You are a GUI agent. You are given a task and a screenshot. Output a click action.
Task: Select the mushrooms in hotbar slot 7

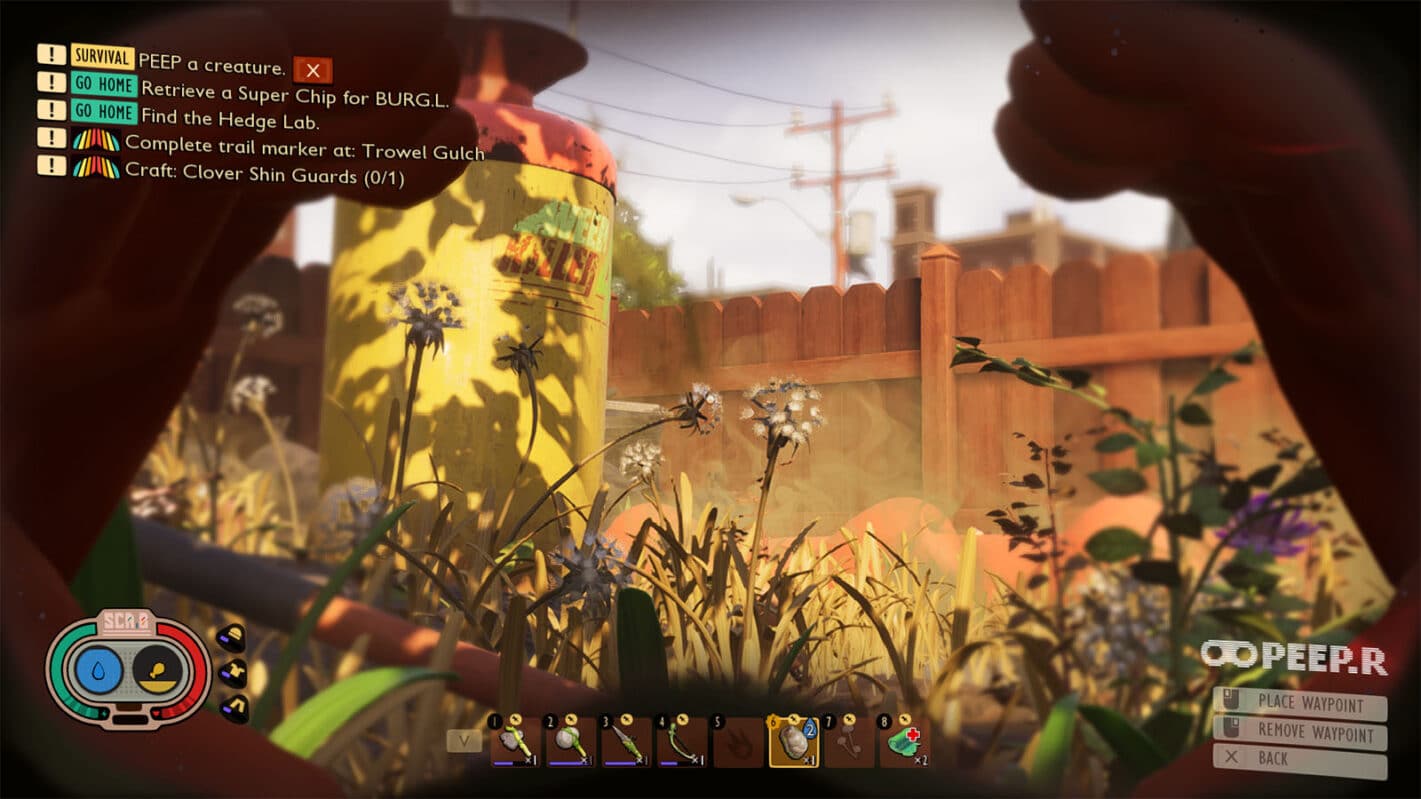(x=849, y=743)
